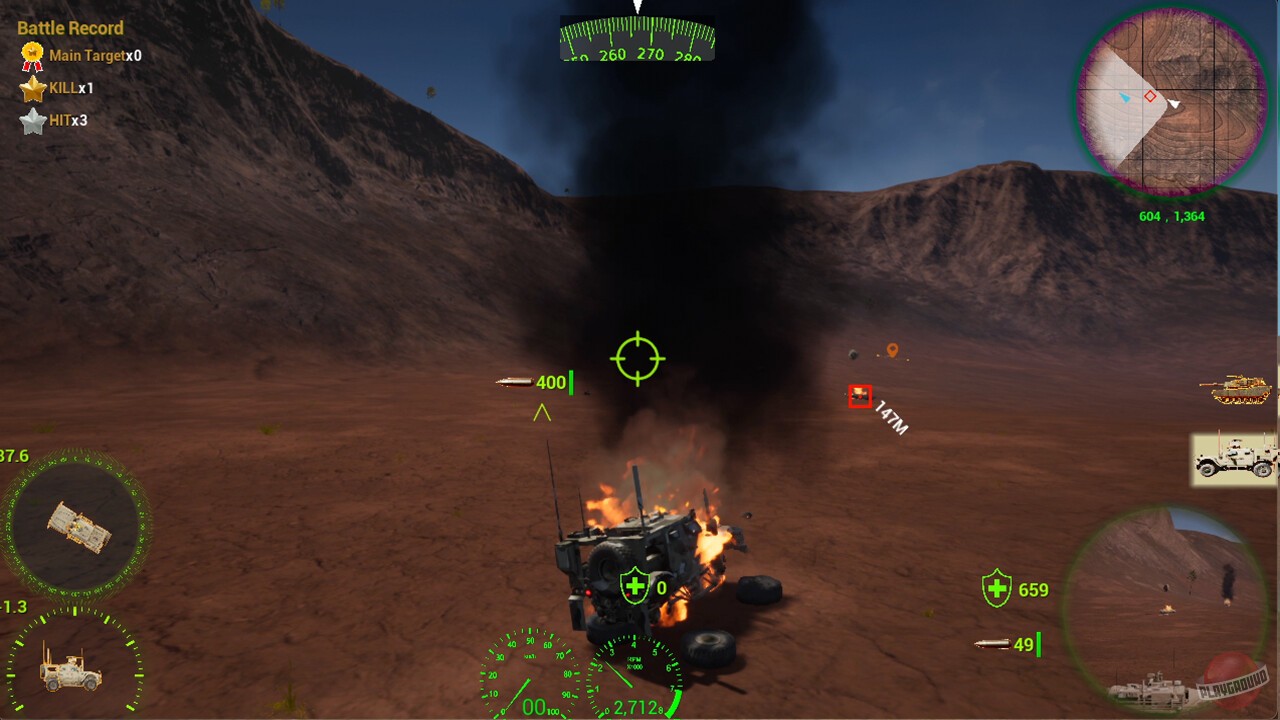This screenshot has width=1280, height=720.
Task: Click the red diamond marker on the minimap
Action: coord(1152,96)
